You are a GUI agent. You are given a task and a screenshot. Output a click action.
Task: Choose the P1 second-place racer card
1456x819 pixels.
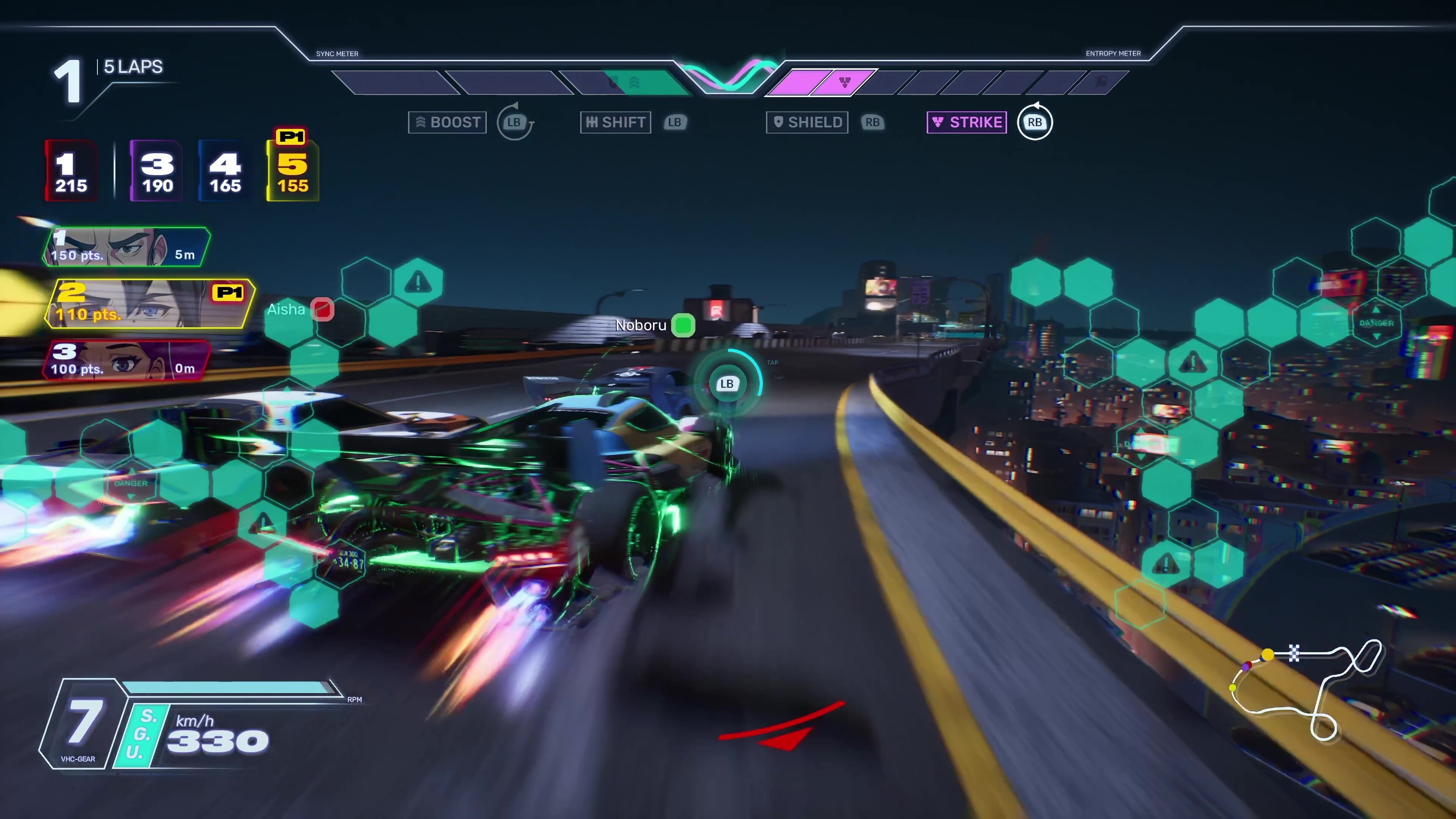point(149,304)
